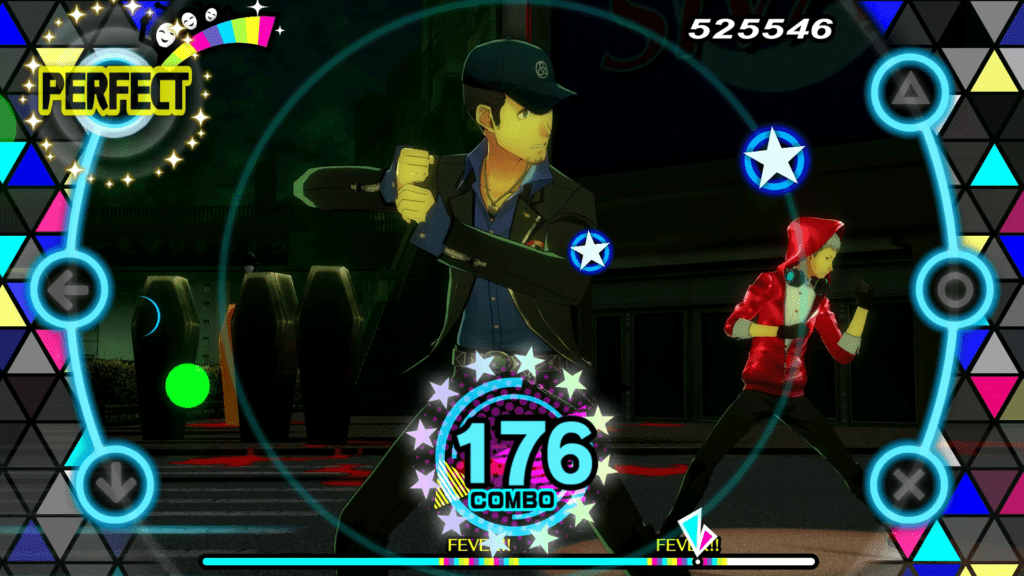Click the large star scratch note
1024x576 pixels.
click(x=775, y=160)
